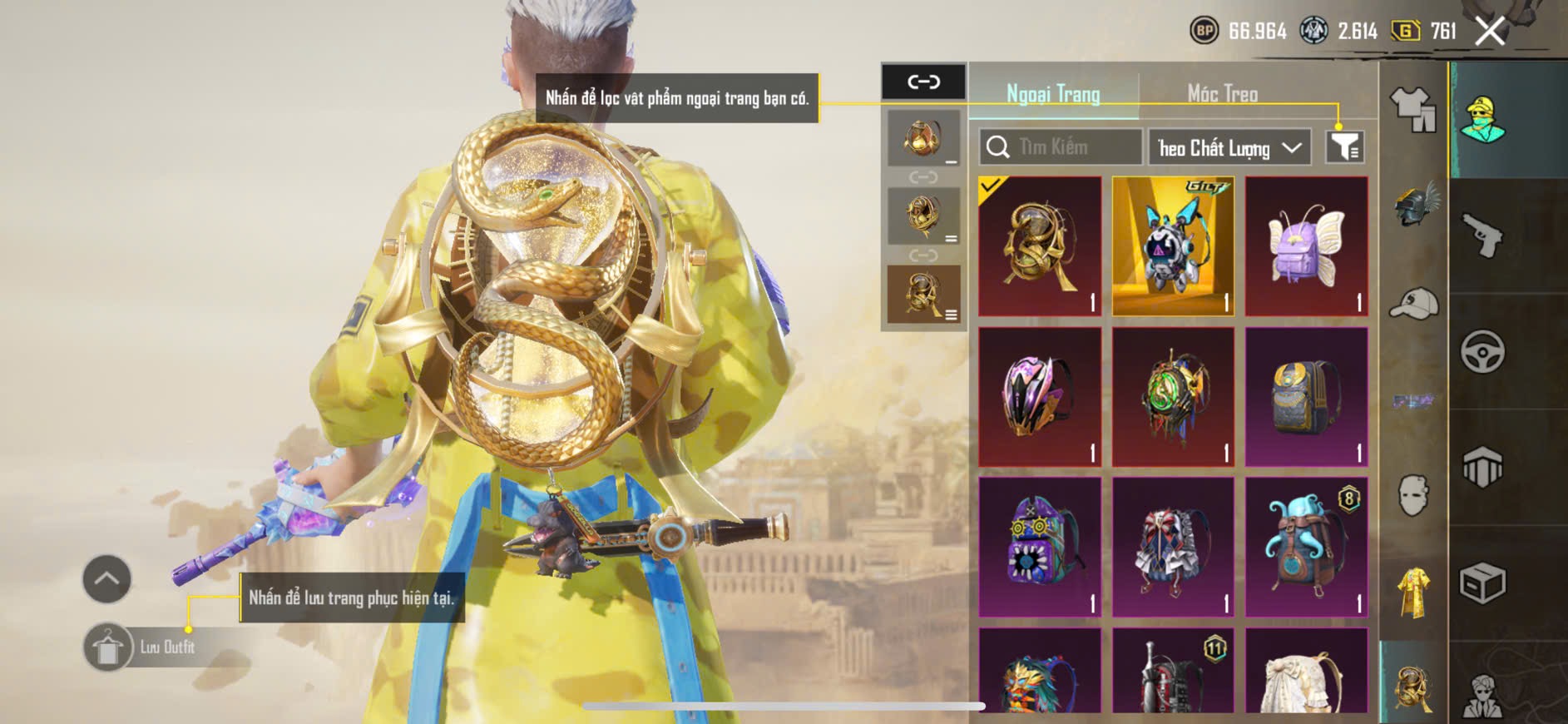Open the face mask category
Screen dimensions: 1568x724
tap(1413, 495)
